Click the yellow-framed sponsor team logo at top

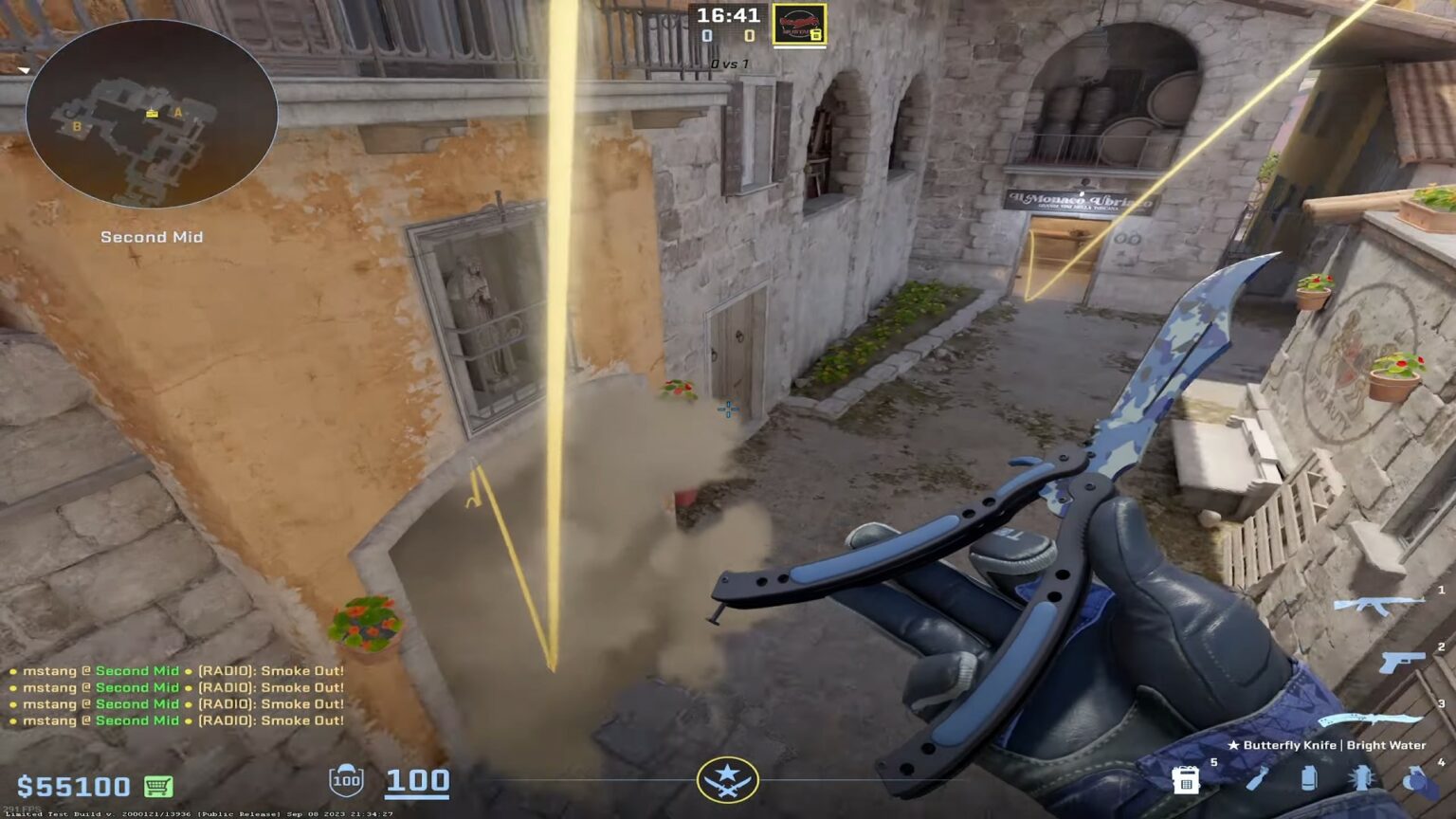coord(799,24)
